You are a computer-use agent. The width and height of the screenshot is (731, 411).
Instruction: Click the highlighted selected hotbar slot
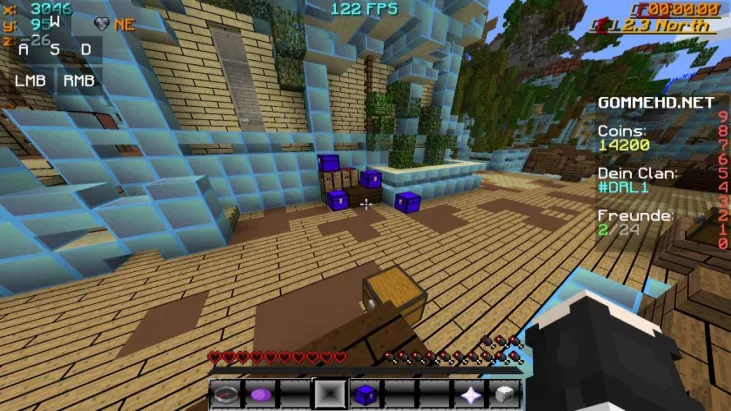pyautogui.click(x=330, y=394)
